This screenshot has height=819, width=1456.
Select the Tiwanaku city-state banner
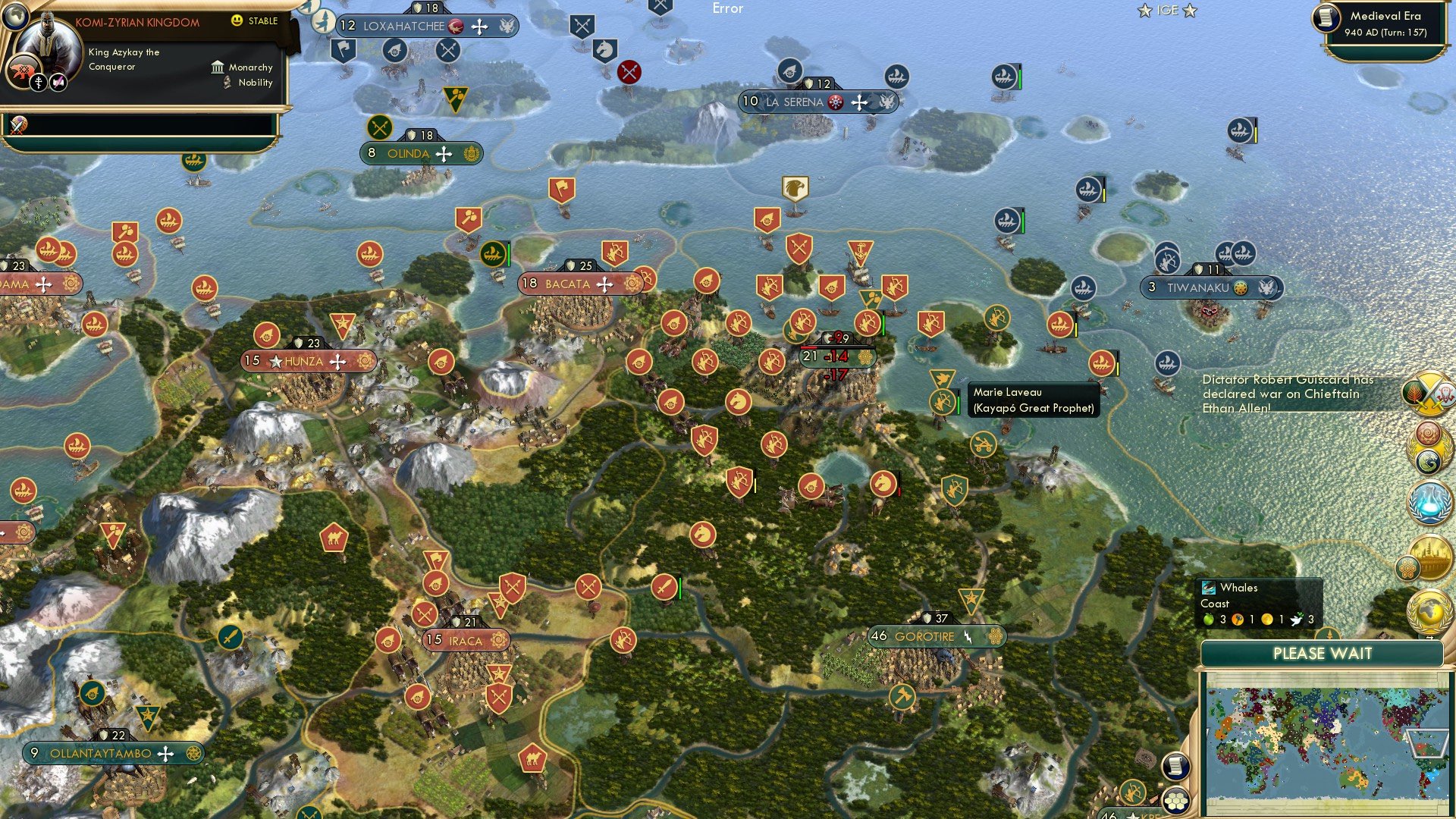click(x=1210, y=287)
